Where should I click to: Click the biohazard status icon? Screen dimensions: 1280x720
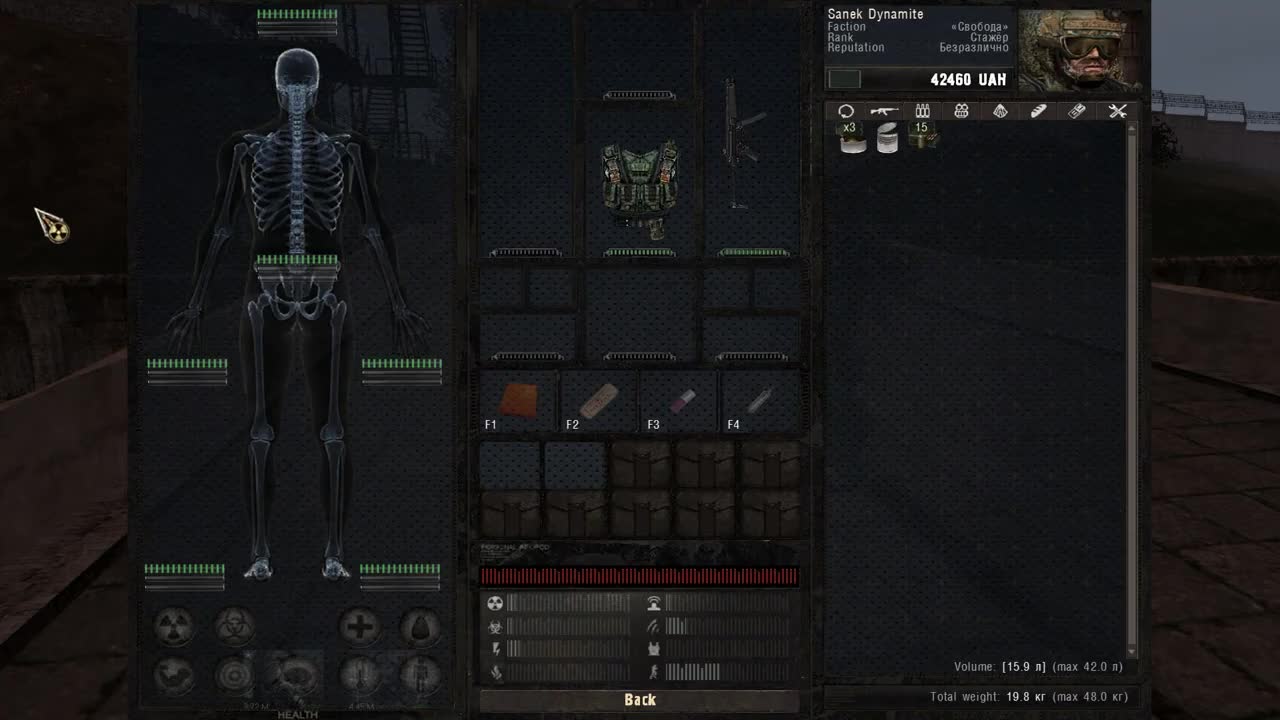(233, 627)
